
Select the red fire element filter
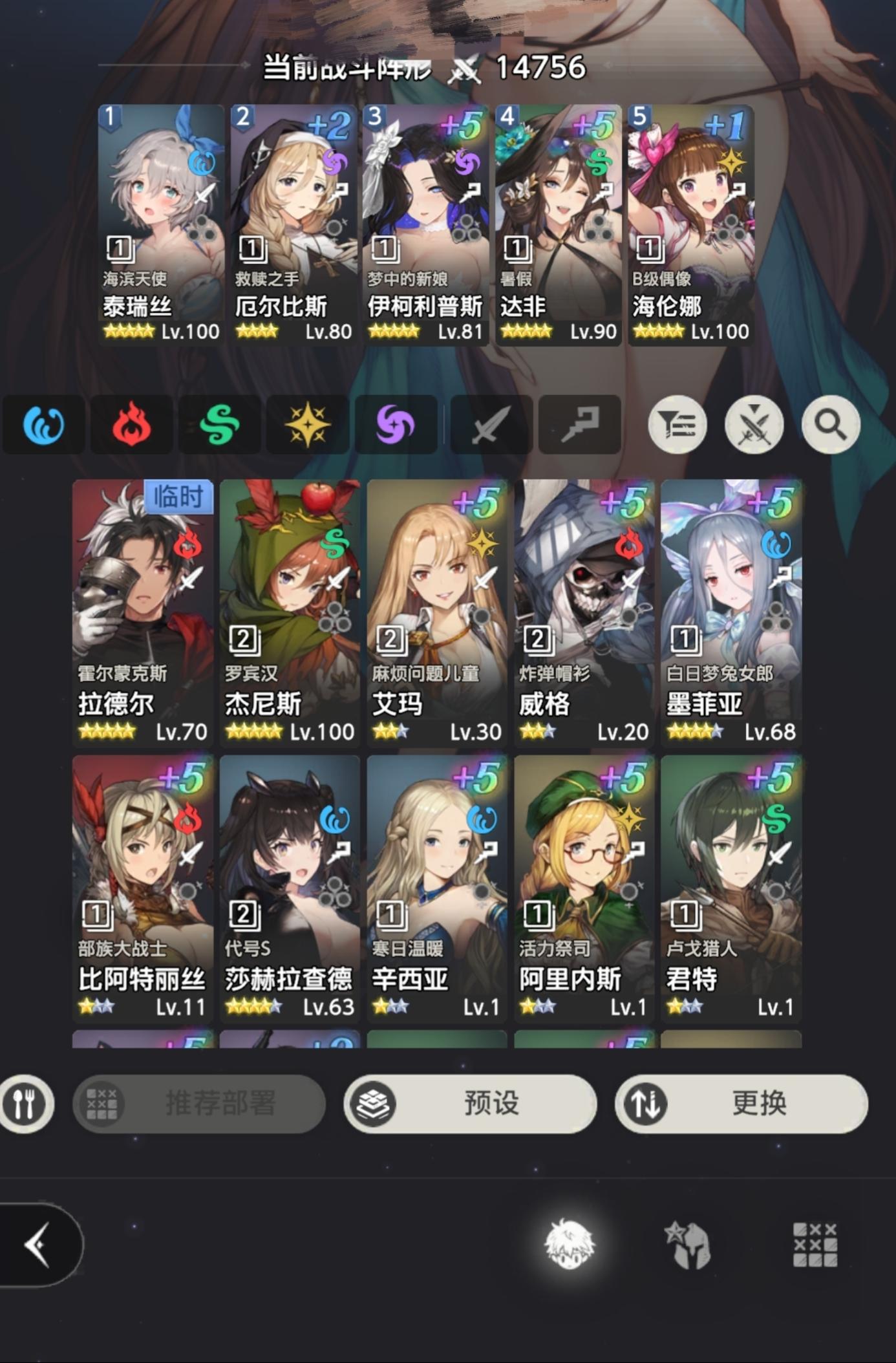tap(131, 424)
